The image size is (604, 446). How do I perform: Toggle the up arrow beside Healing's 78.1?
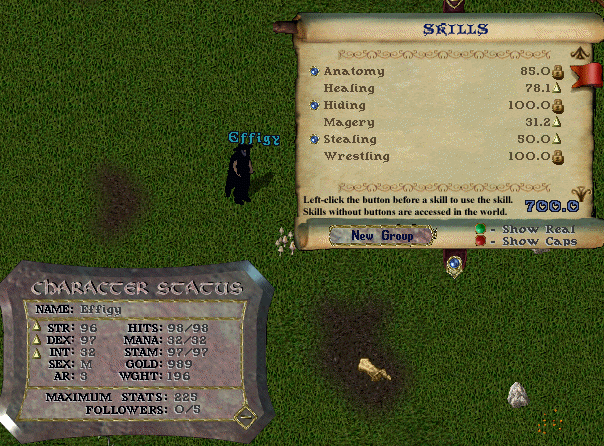558,88
